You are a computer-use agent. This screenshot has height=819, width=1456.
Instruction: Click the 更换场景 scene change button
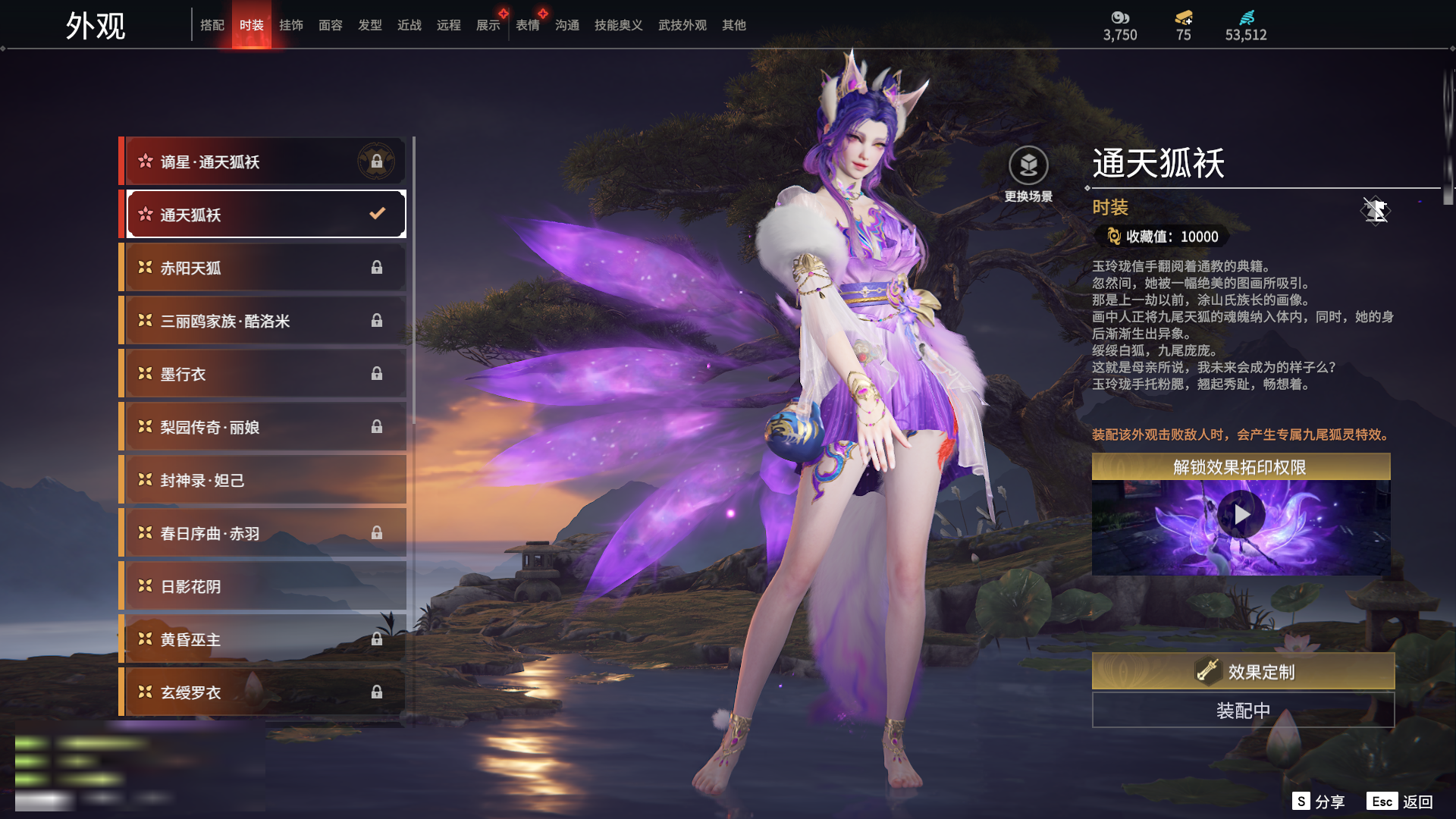[1028, 174]
